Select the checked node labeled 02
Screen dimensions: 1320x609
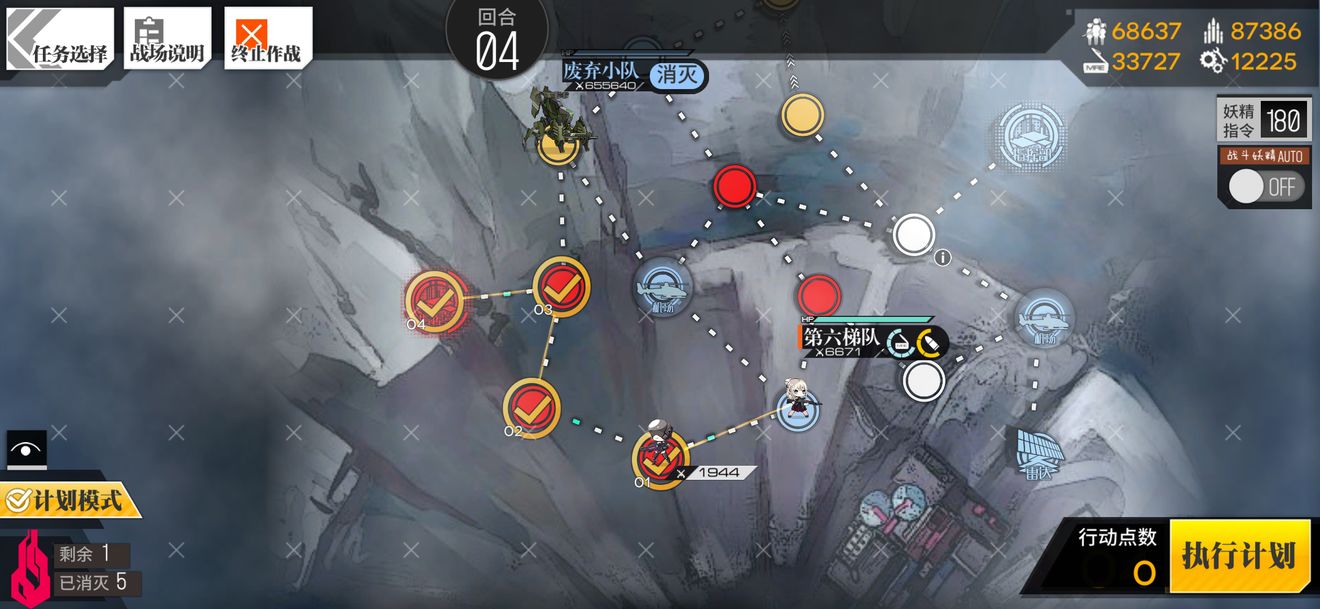pyautogui.click(x=532, y=408)
